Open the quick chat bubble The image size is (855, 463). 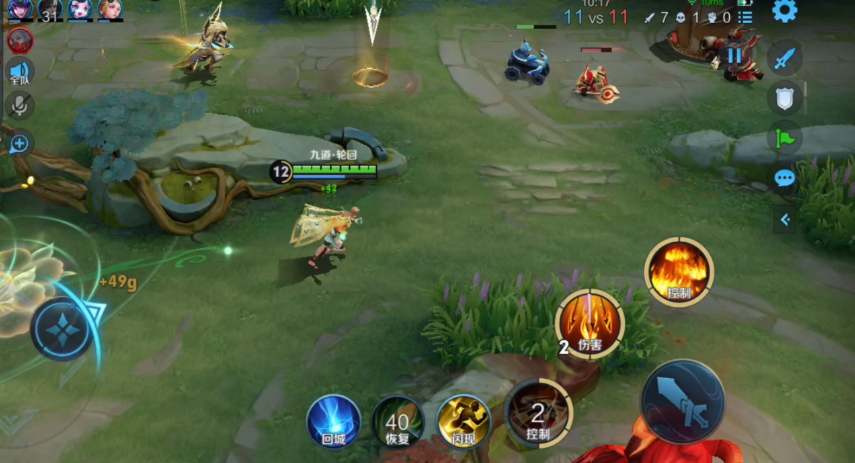(x=785, y=179)
